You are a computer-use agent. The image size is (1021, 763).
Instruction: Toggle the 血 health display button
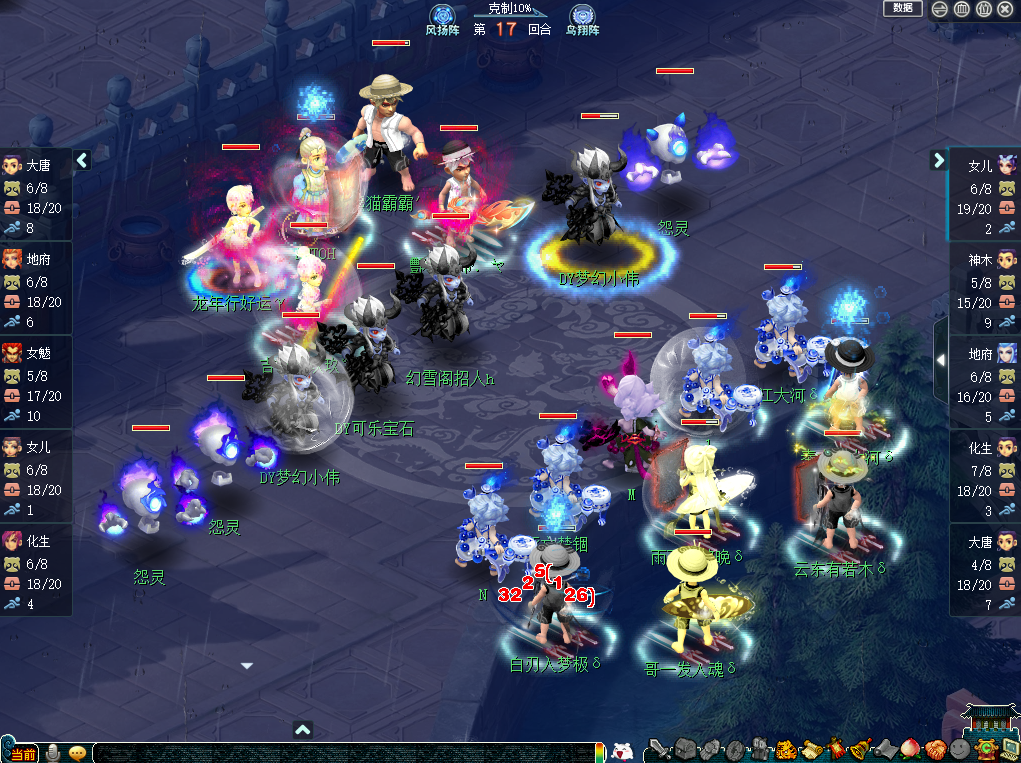[x=962, y=9]
